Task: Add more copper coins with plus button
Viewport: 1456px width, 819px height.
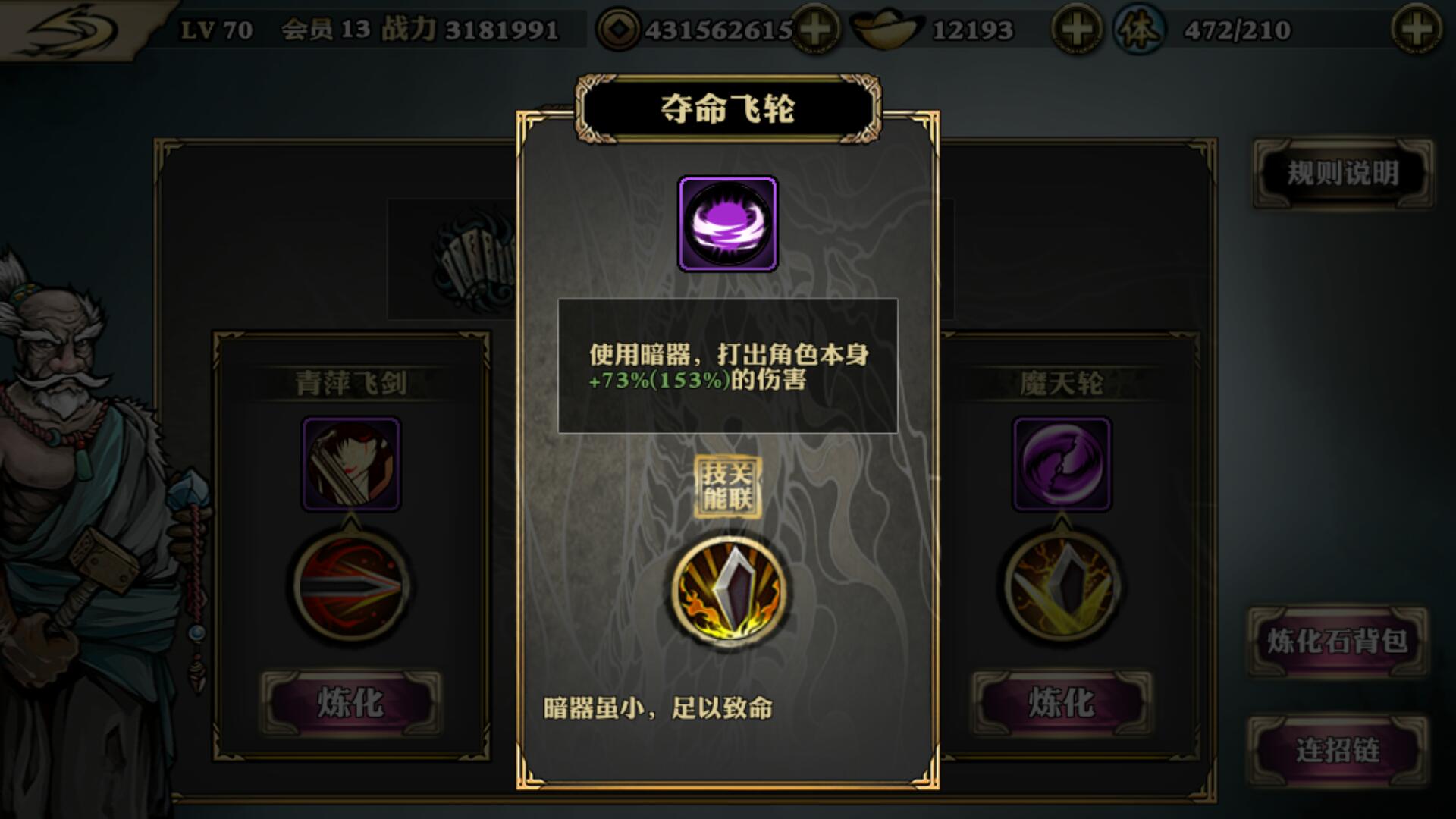Action: coord(816,30)
